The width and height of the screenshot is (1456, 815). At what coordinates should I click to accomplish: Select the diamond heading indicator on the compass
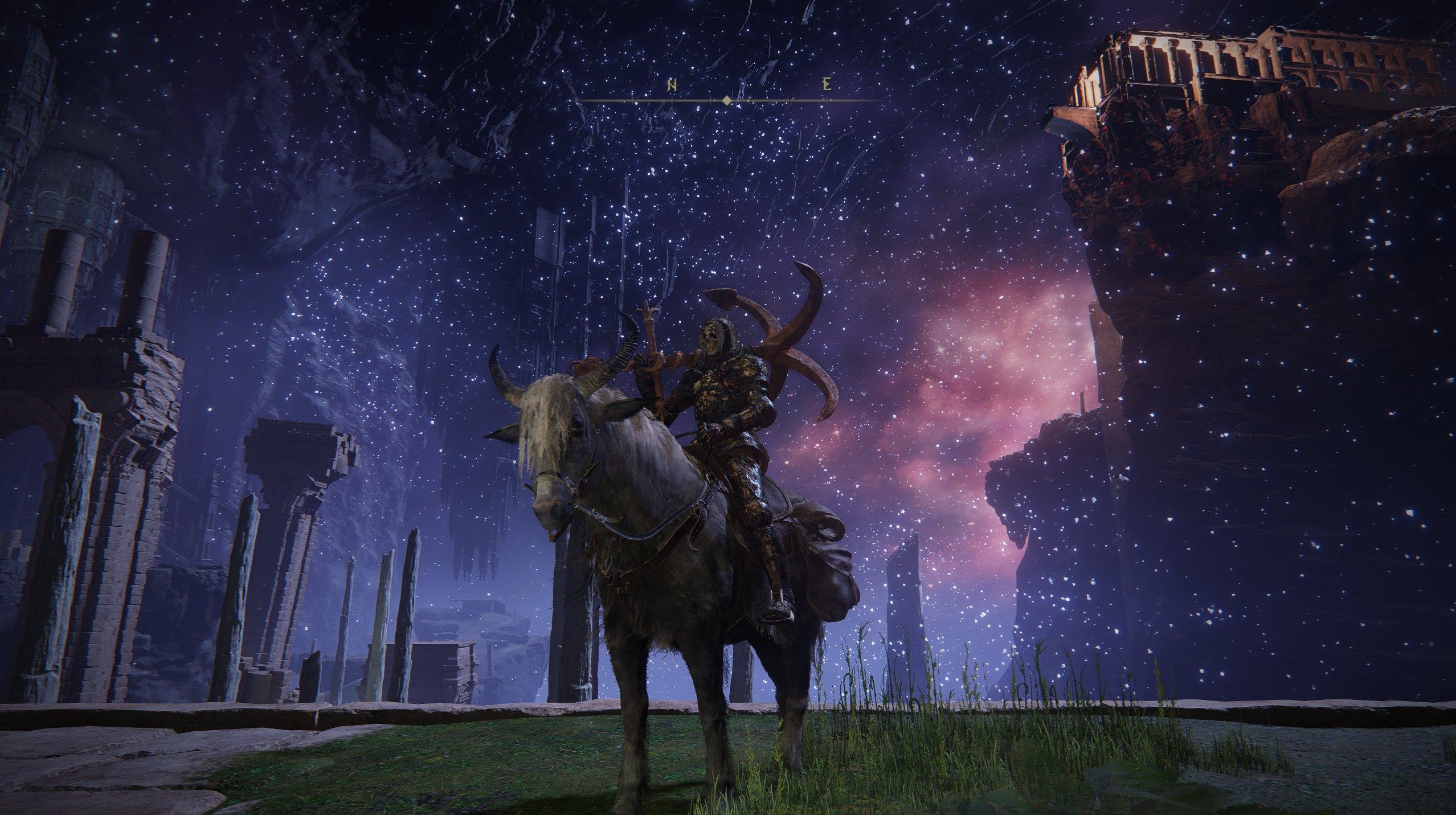click(726, 101)
